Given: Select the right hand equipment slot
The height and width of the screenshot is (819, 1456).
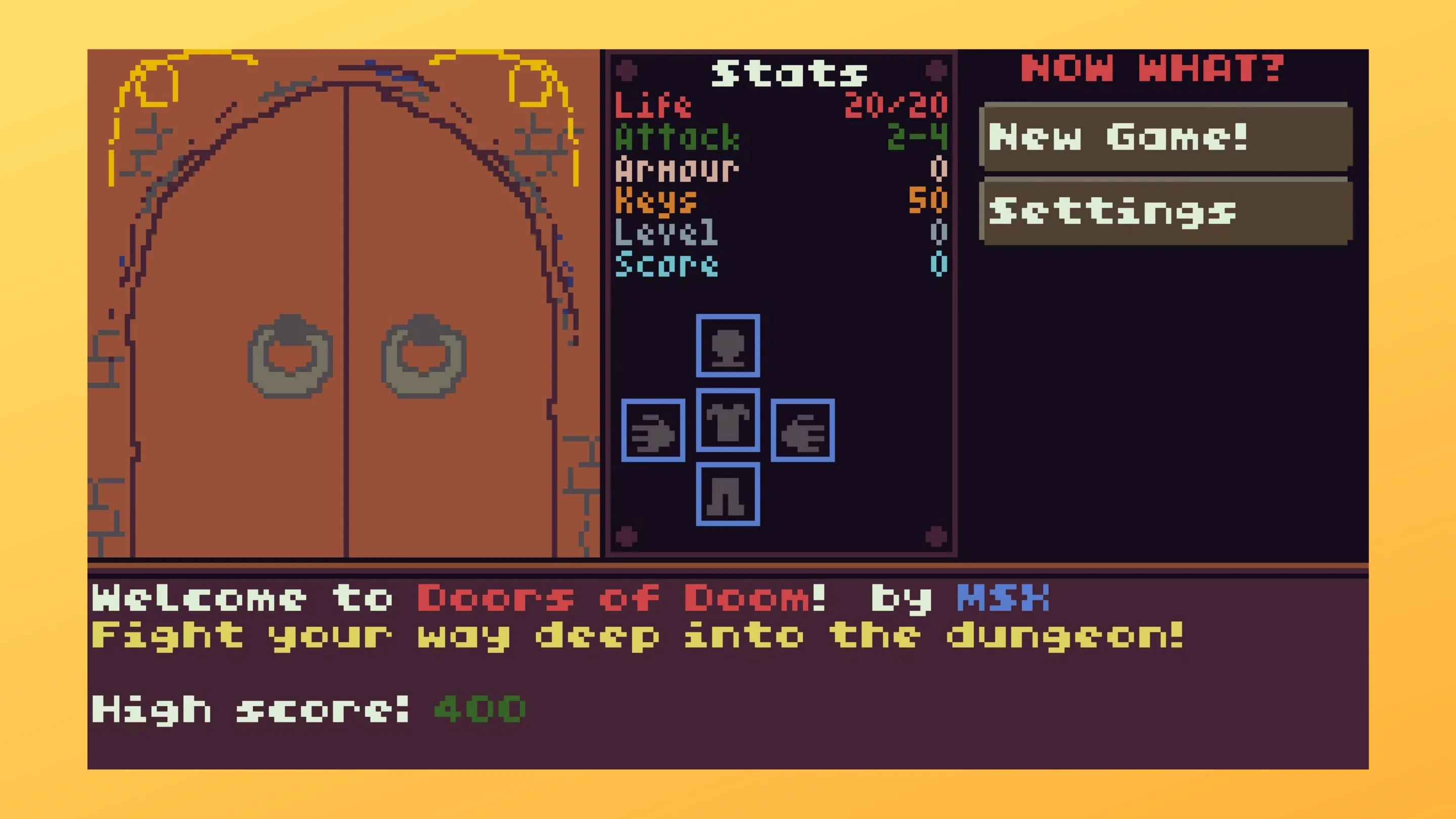Looking at the screenshot, I should click(x=803, y=431).
